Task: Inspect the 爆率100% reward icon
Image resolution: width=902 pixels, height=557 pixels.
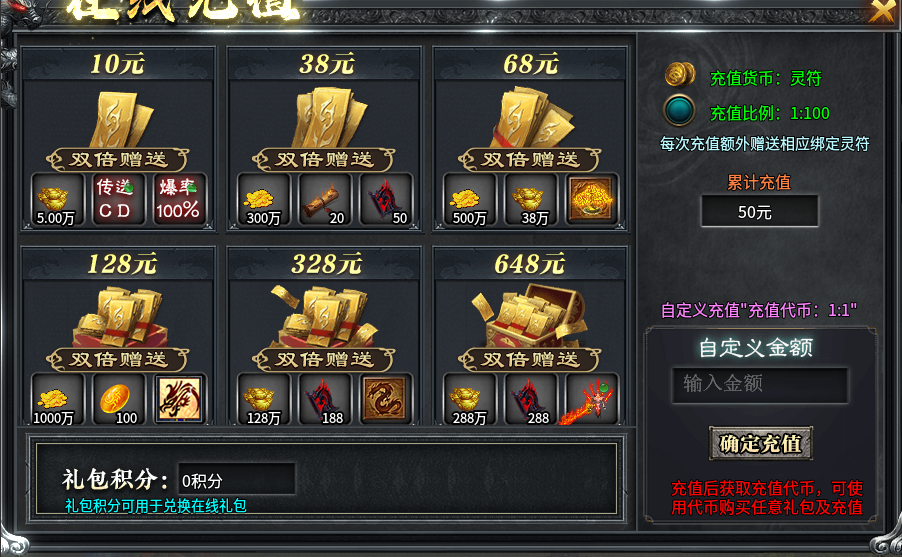Action: 179,199
